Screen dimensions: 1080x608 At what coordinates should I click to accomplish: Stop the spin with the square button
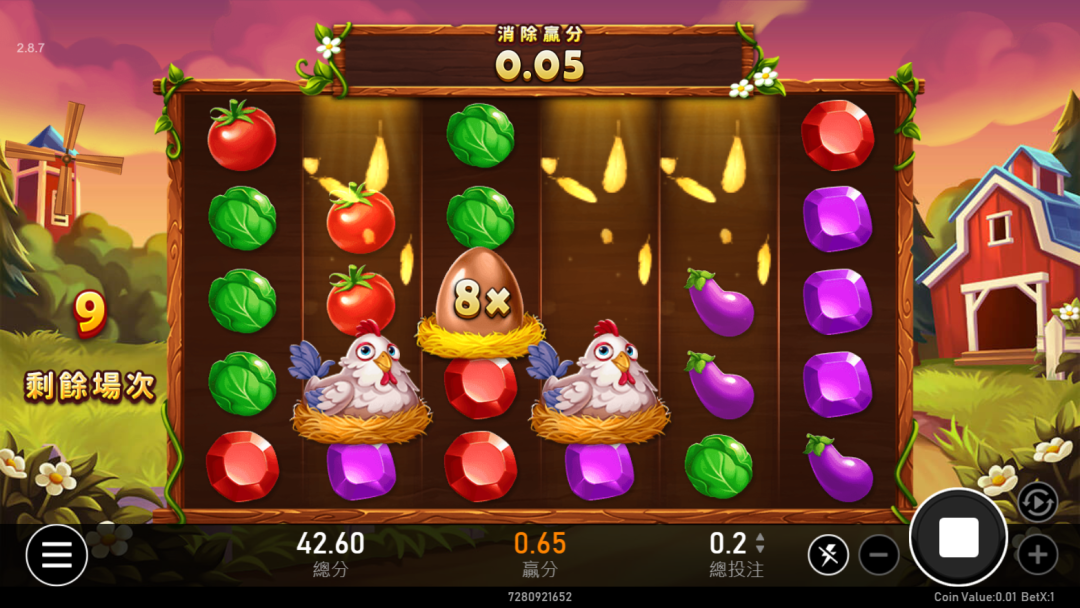(958, 538)
